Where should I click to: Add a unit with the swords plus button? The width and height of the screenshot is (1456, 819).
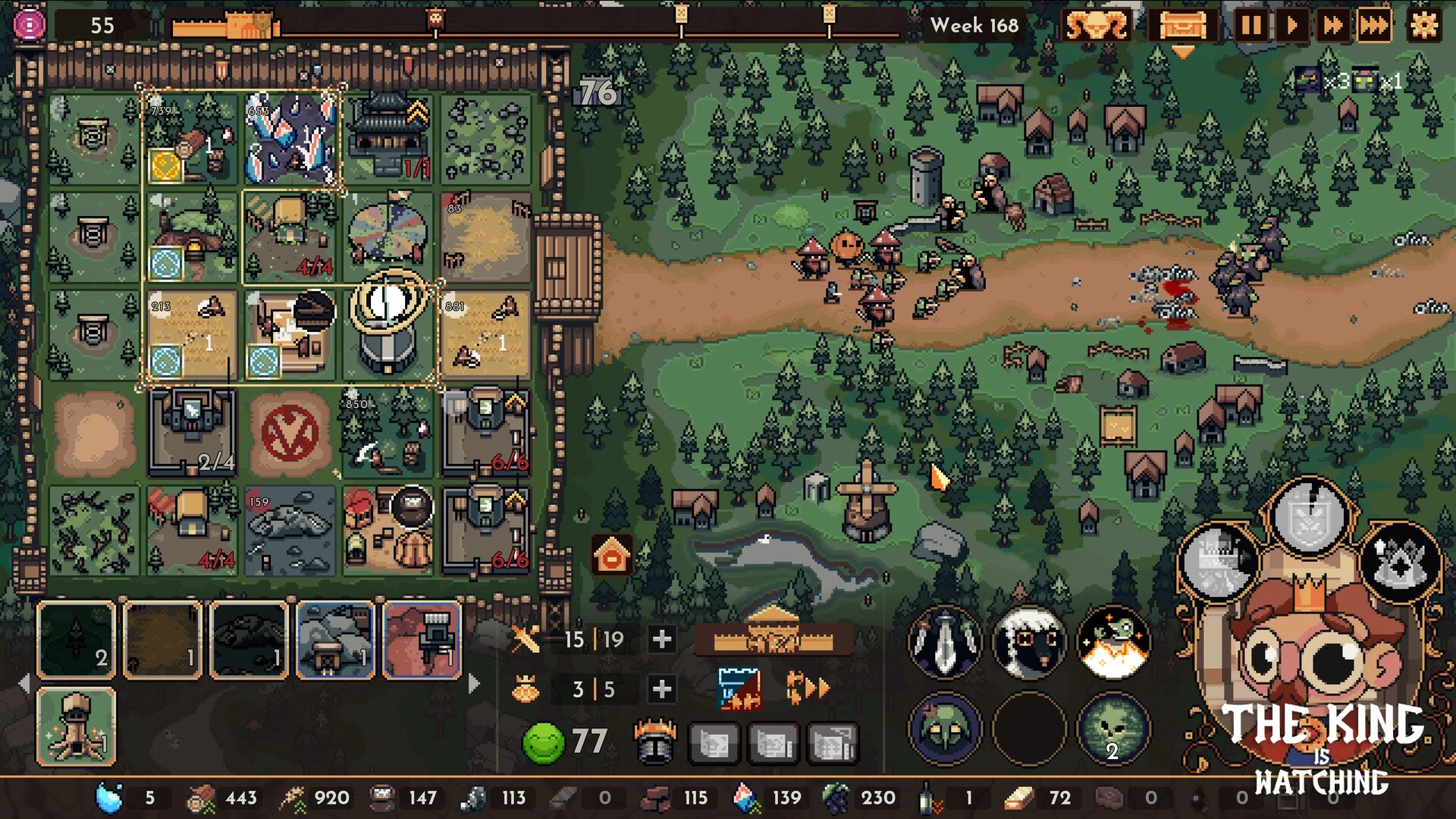coord(661,639)
